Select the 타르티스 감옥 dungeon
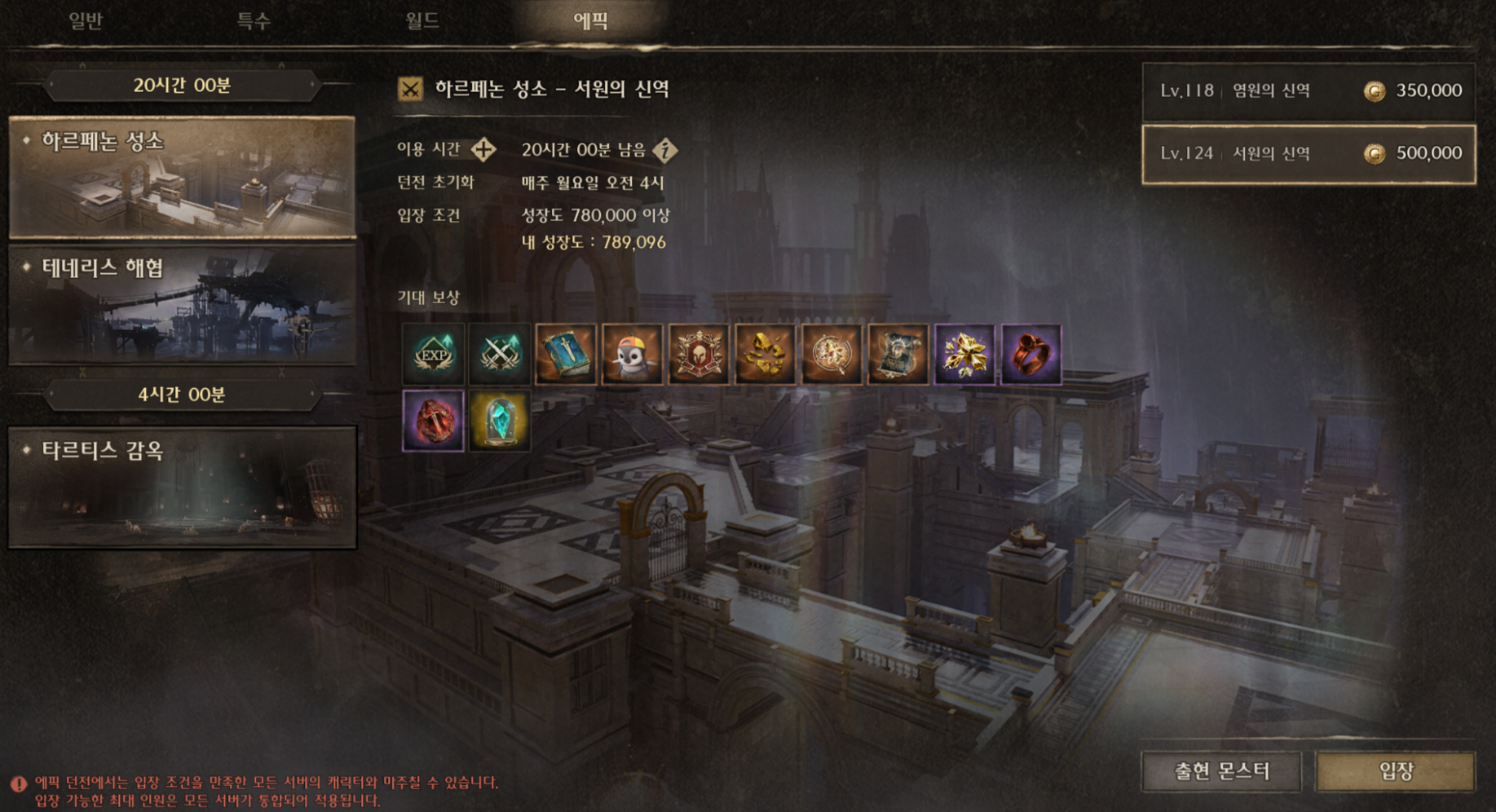 (x=182, y=487)
